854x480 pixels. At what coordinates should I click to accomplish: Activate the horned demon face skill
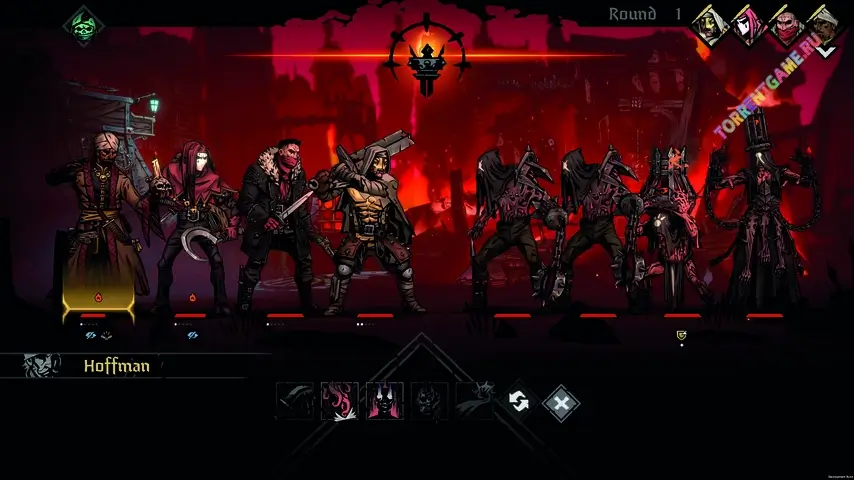385,401
